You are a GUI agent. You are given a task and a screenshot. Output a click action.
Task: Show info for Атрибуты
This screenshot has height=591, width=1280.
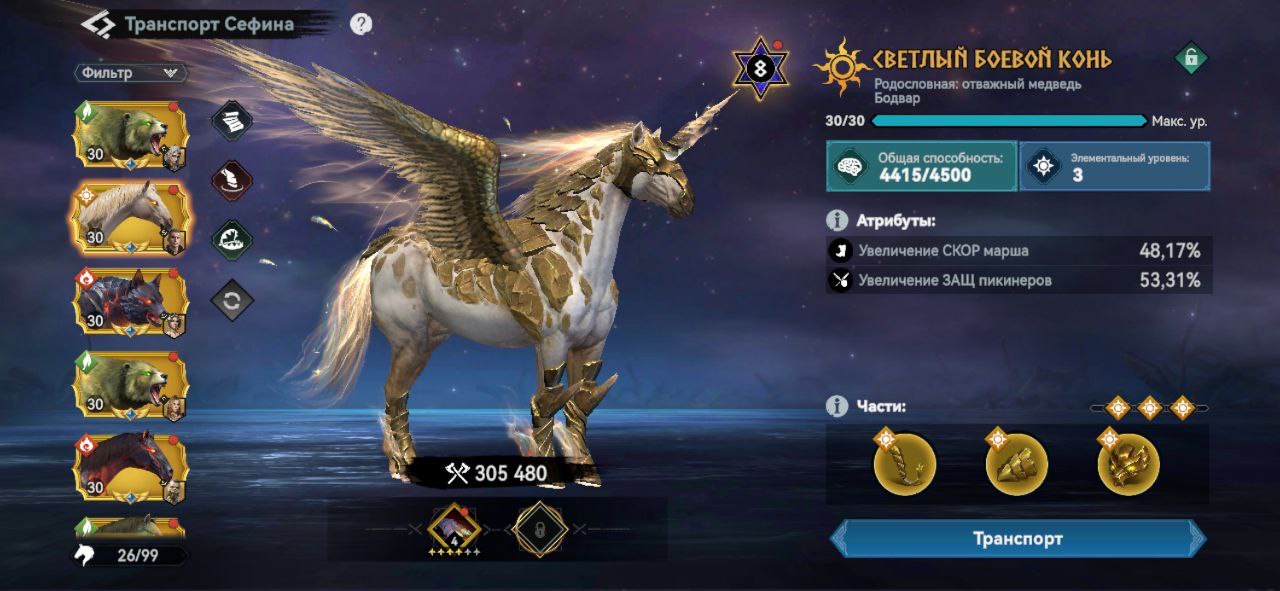coord(837,220)
